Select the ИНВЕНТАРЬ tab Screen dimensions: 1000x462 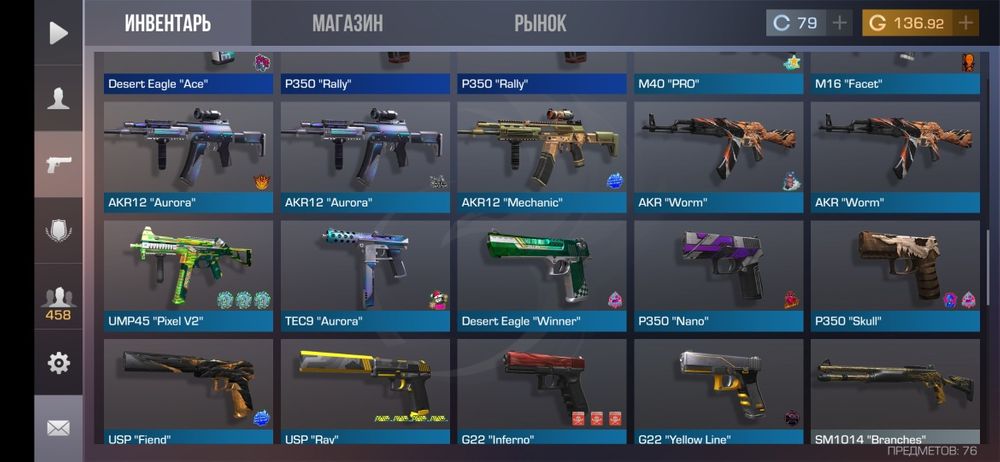click(168, 23)
